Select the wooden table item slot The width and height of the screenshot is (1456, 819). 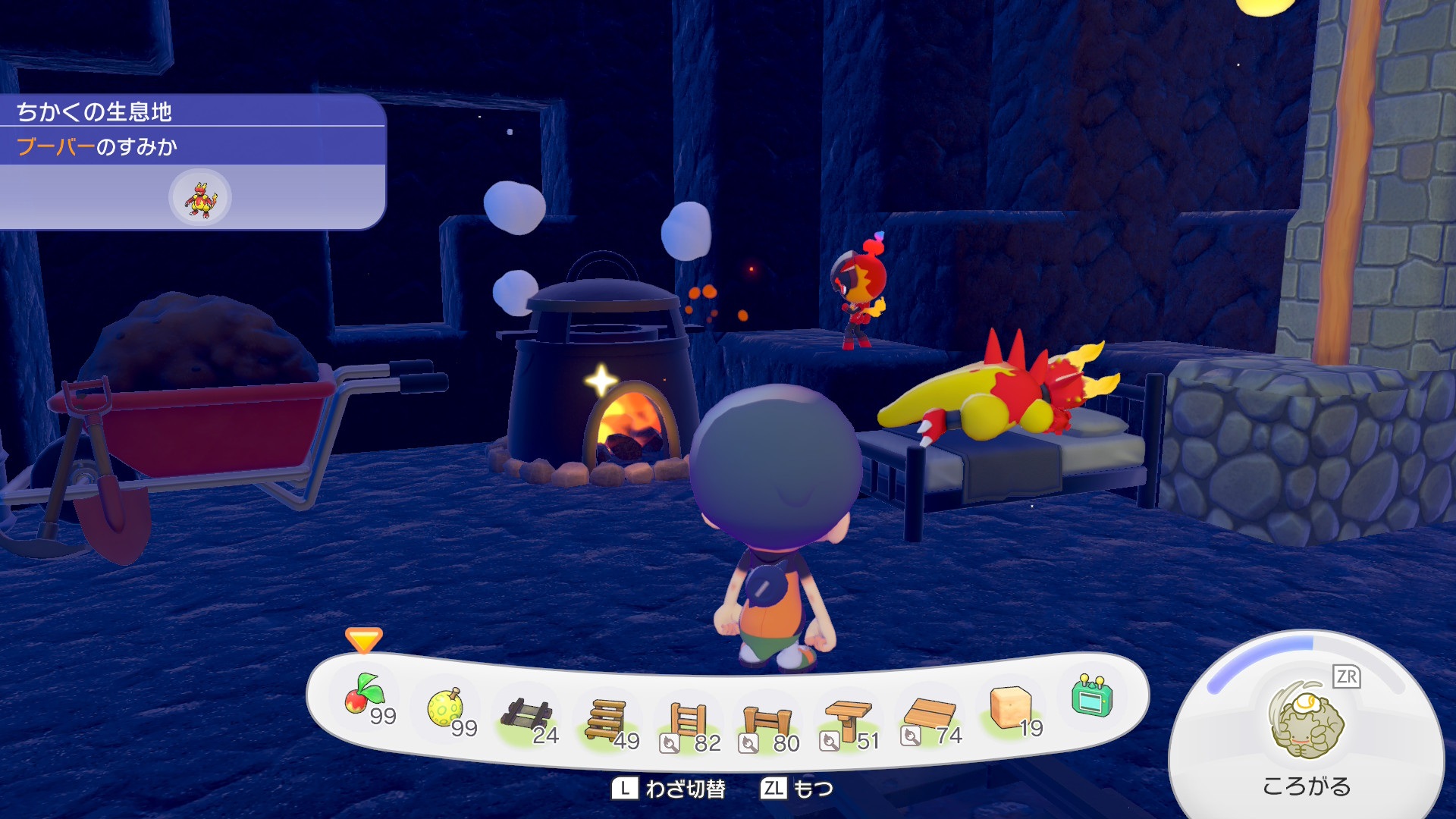[848, 720]
